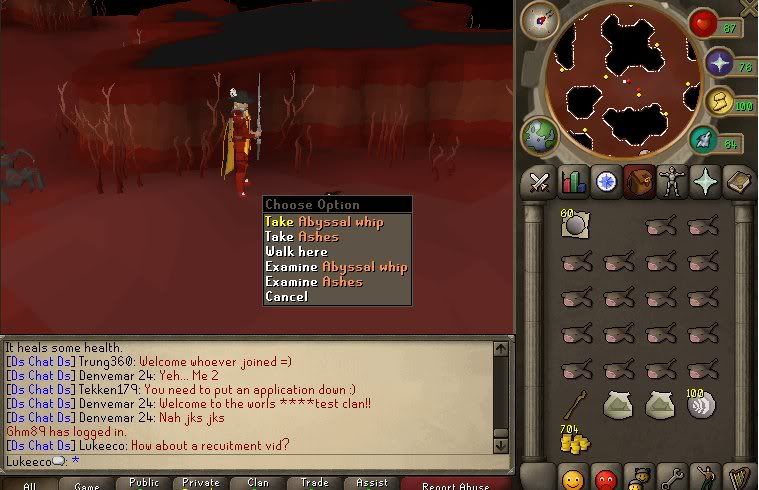This screenshot has width=759, height=490.
Task: Select the coins stack in inventory
Action: pos(574,438)
